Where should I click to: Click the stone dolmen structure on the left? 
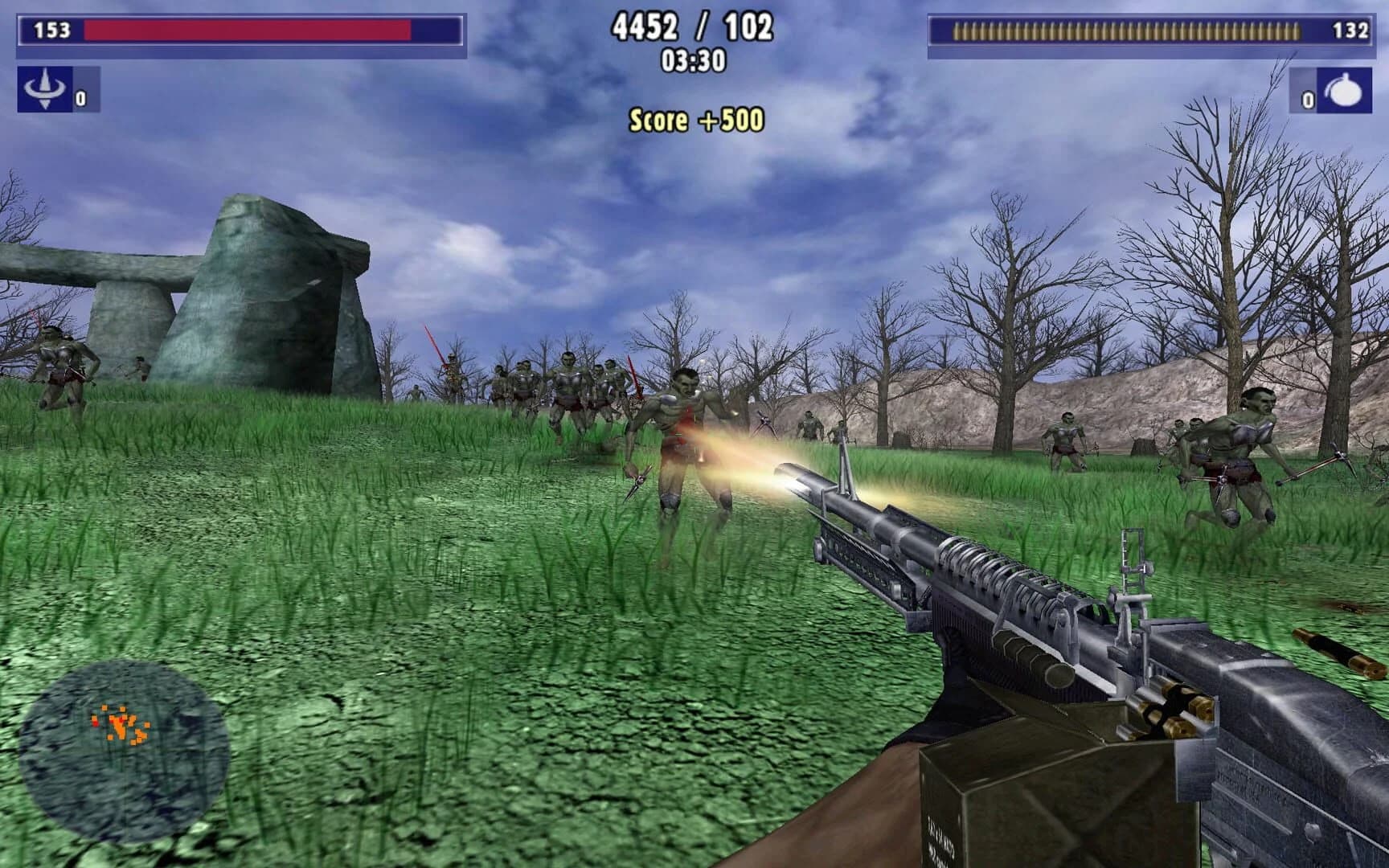(241, 297)
